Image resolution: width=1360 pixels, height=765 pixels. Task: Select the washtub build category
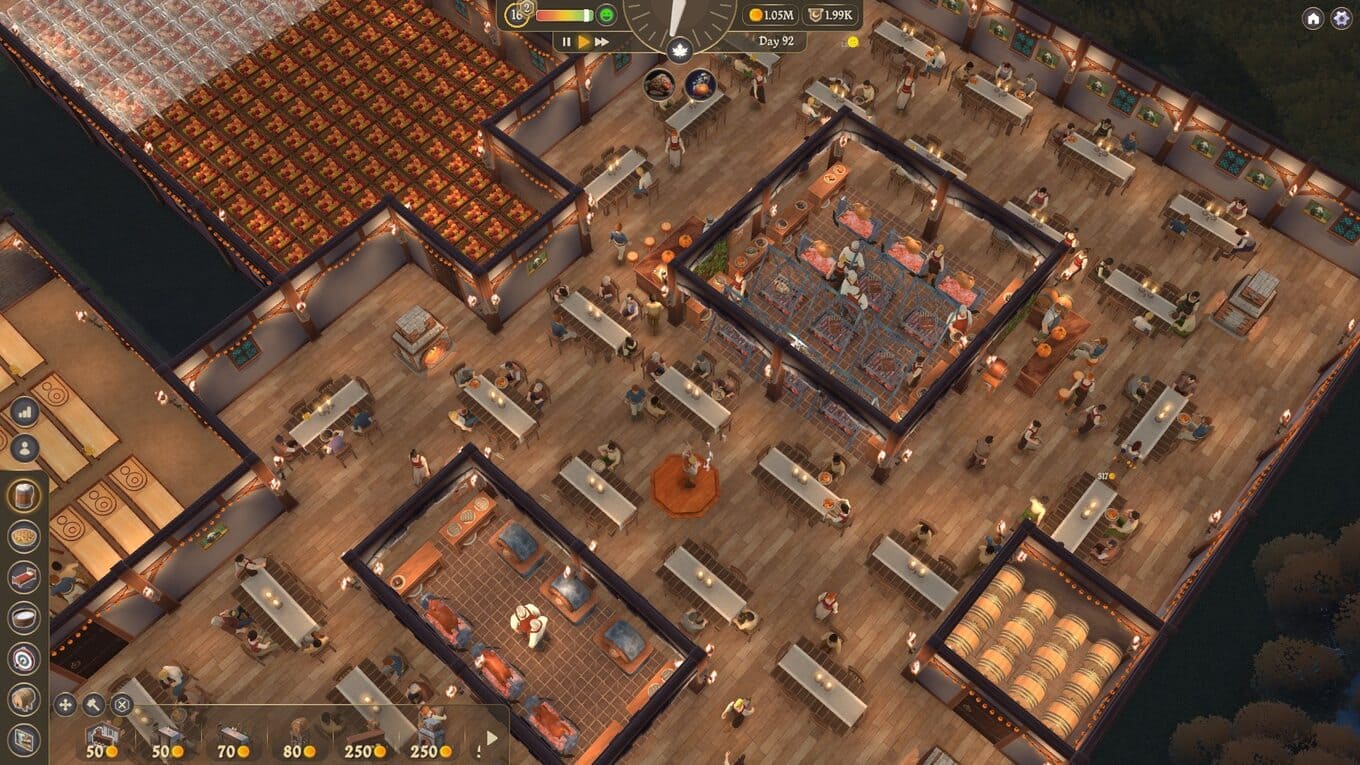coord(24,618)
